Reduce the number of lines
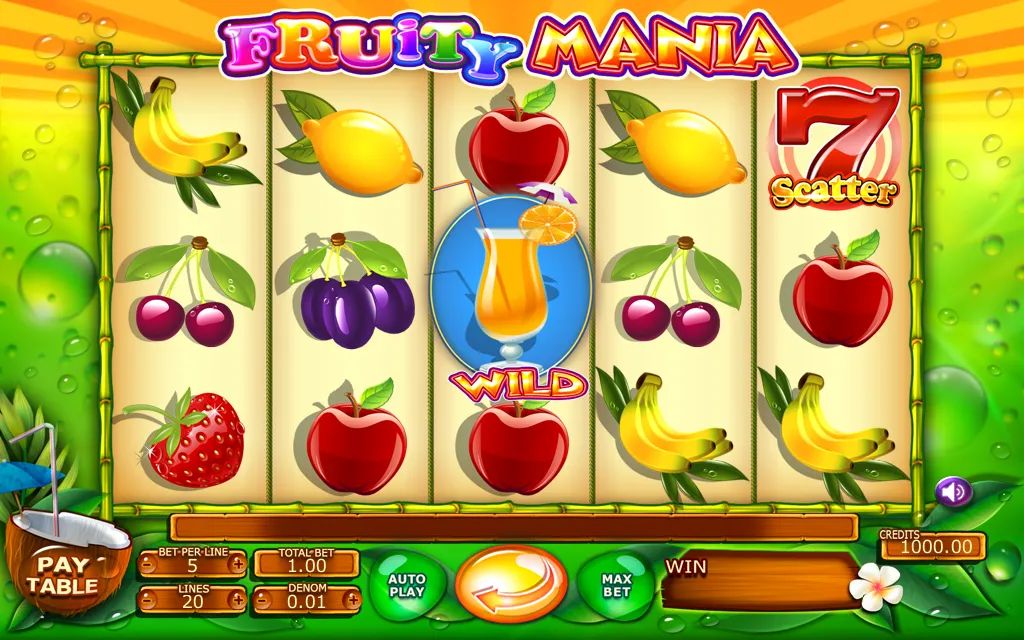 pyautogui.click(x=147, y=601)
